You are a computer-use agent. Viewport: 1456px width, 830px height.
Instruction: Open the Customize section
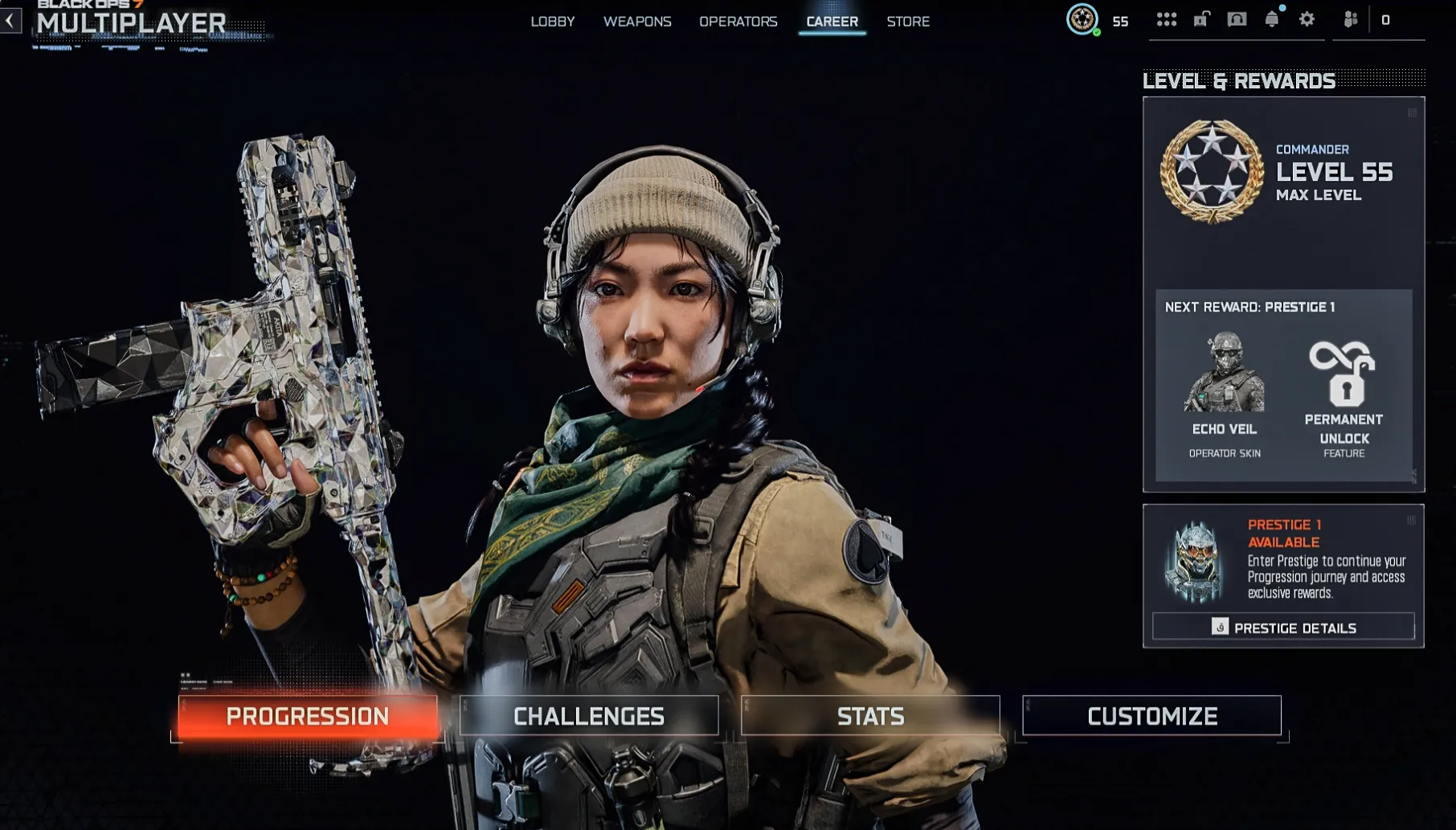click(x=1151, y=715)
